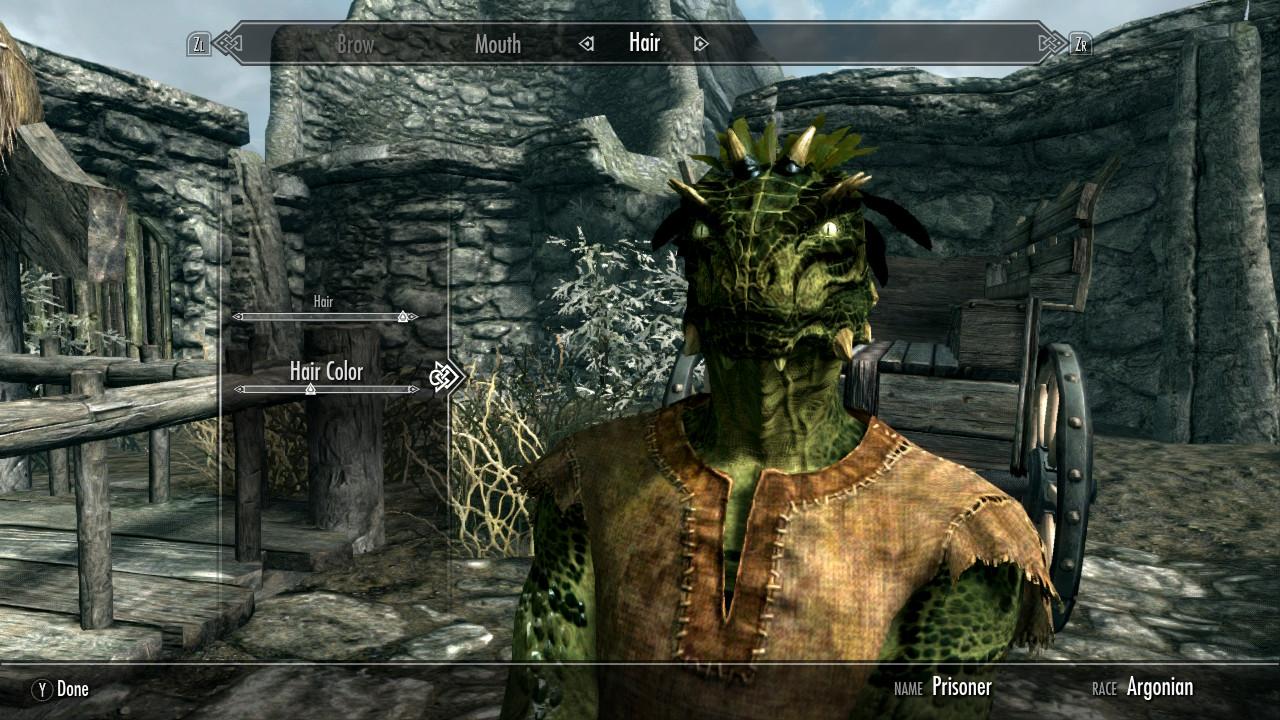This screenshot has height=720, width=1280.
Task: Click the Prisoner name to edit it
Action: 960,688
